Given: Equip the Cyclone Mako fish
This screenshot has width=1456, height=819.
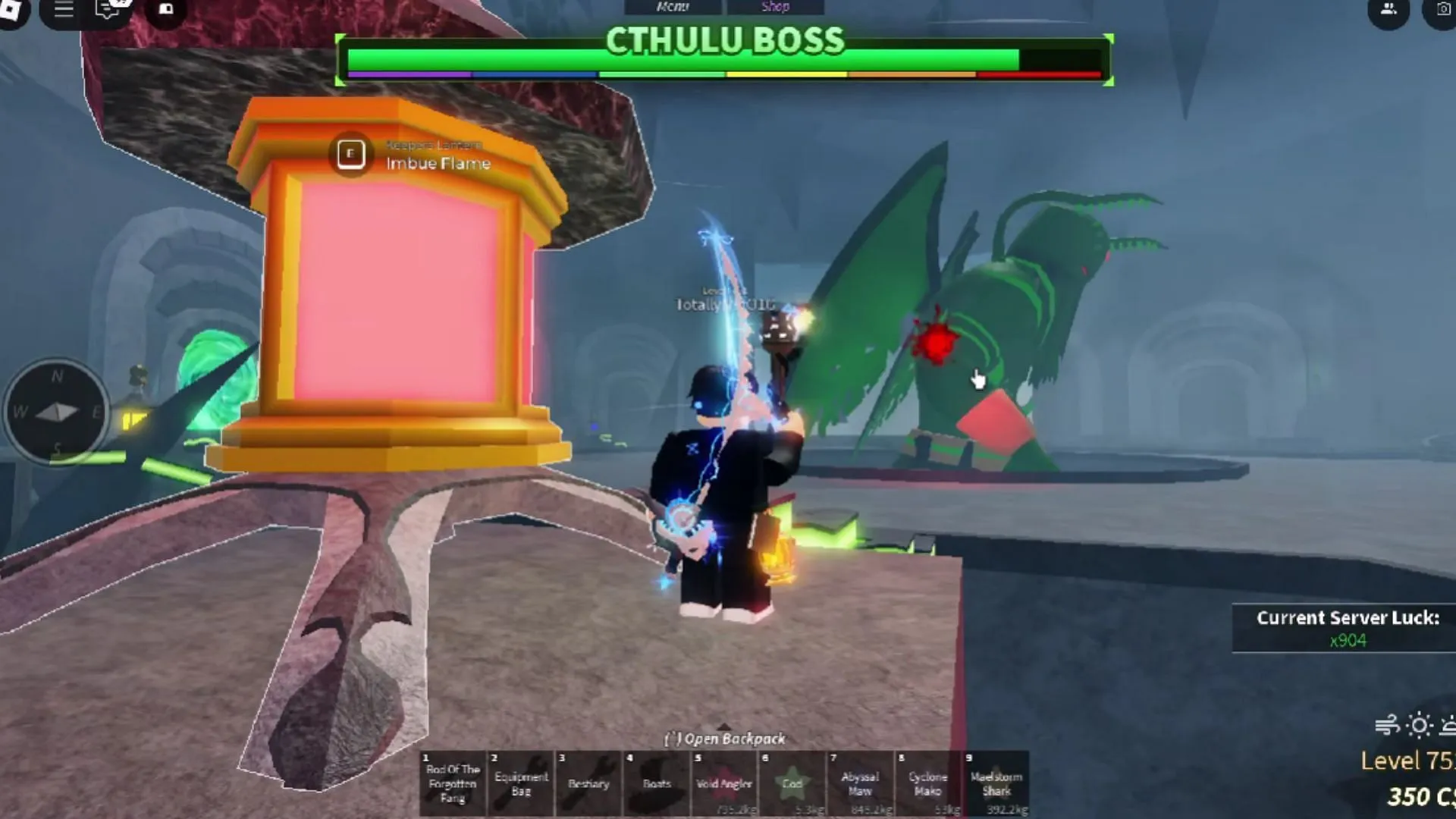Looking at the screenshot, I should (x=928, y=781).
